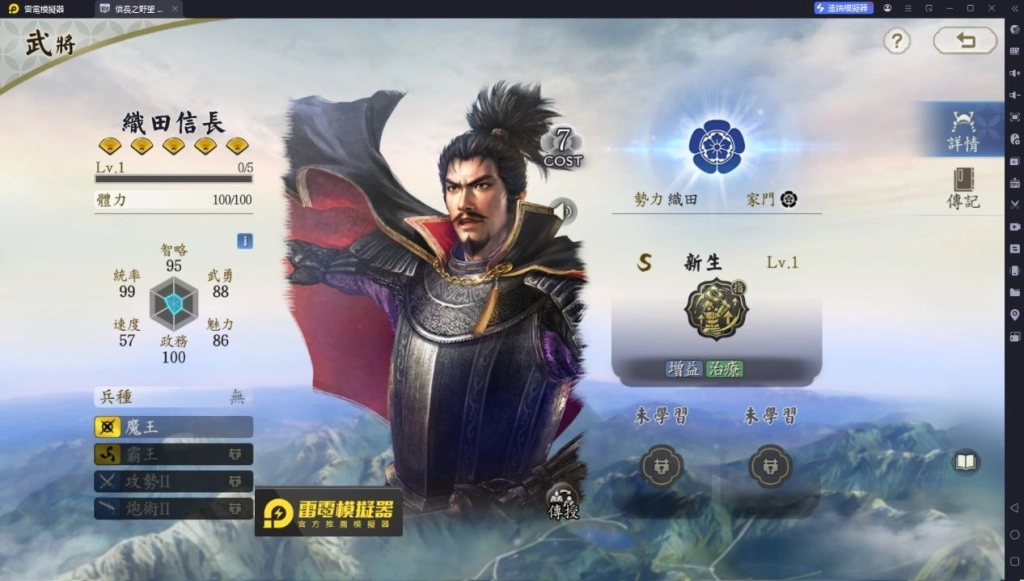Play the voice speaker icon beside portrait
The height and width of the screenshot is (581, 1024).
(566, 210)
